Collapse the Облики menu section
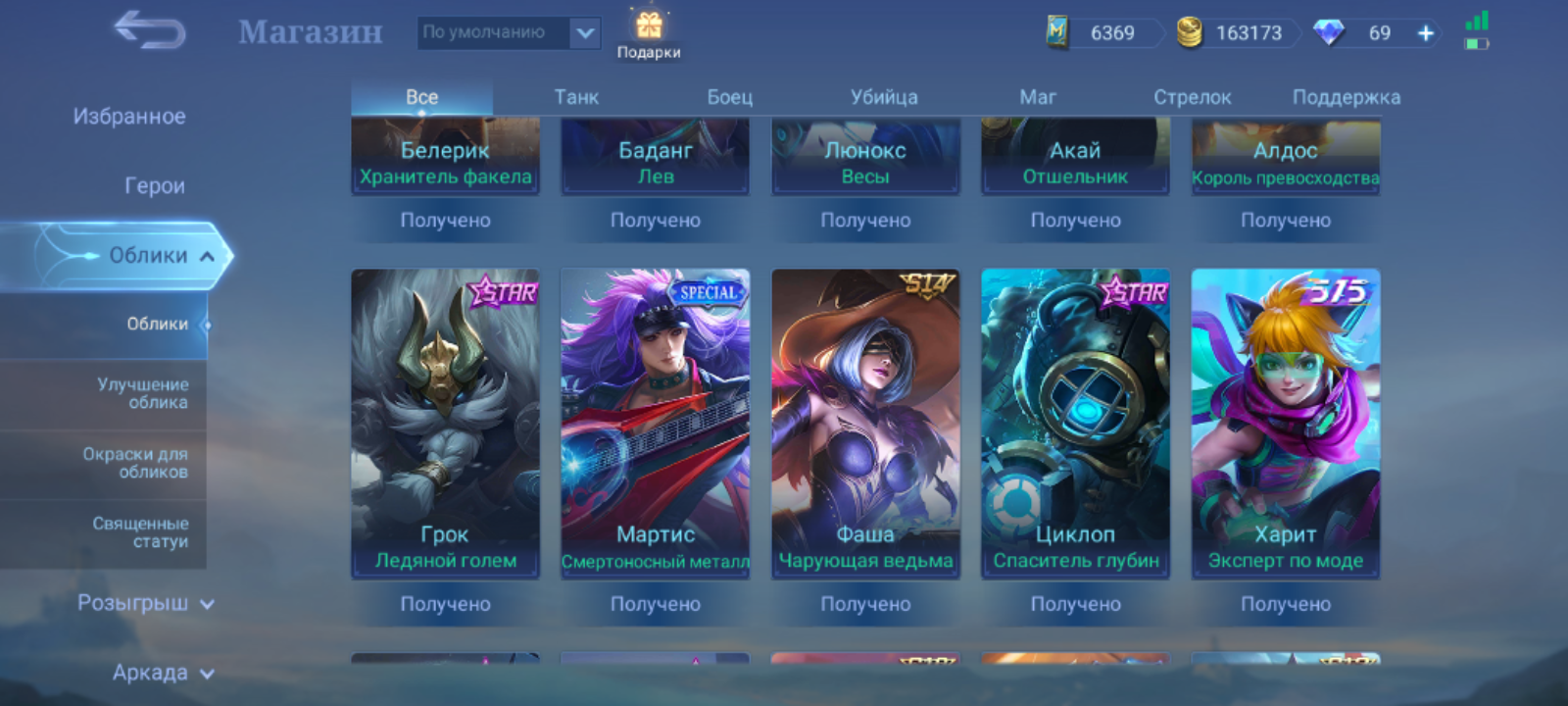The image size is (1568, 706). click(147, 256)
